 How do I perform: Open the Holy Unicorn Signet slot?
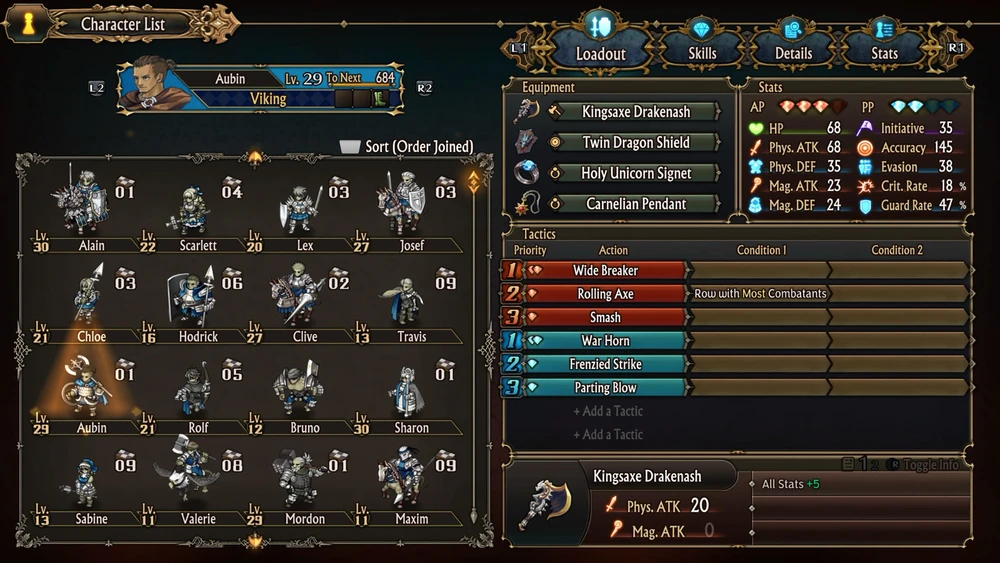[635, 174]
